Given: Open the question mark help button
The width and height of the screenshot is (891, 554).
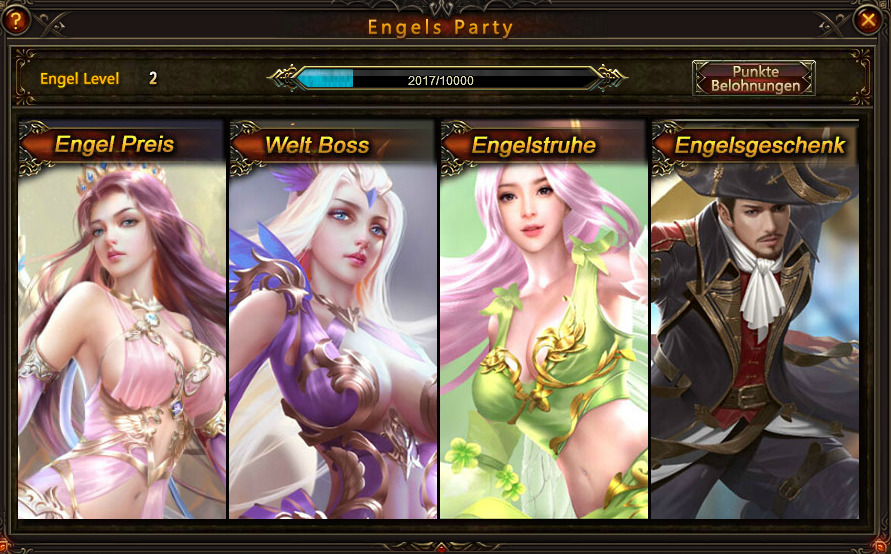Looking at the screenshot, I should (x=15, y=19).
